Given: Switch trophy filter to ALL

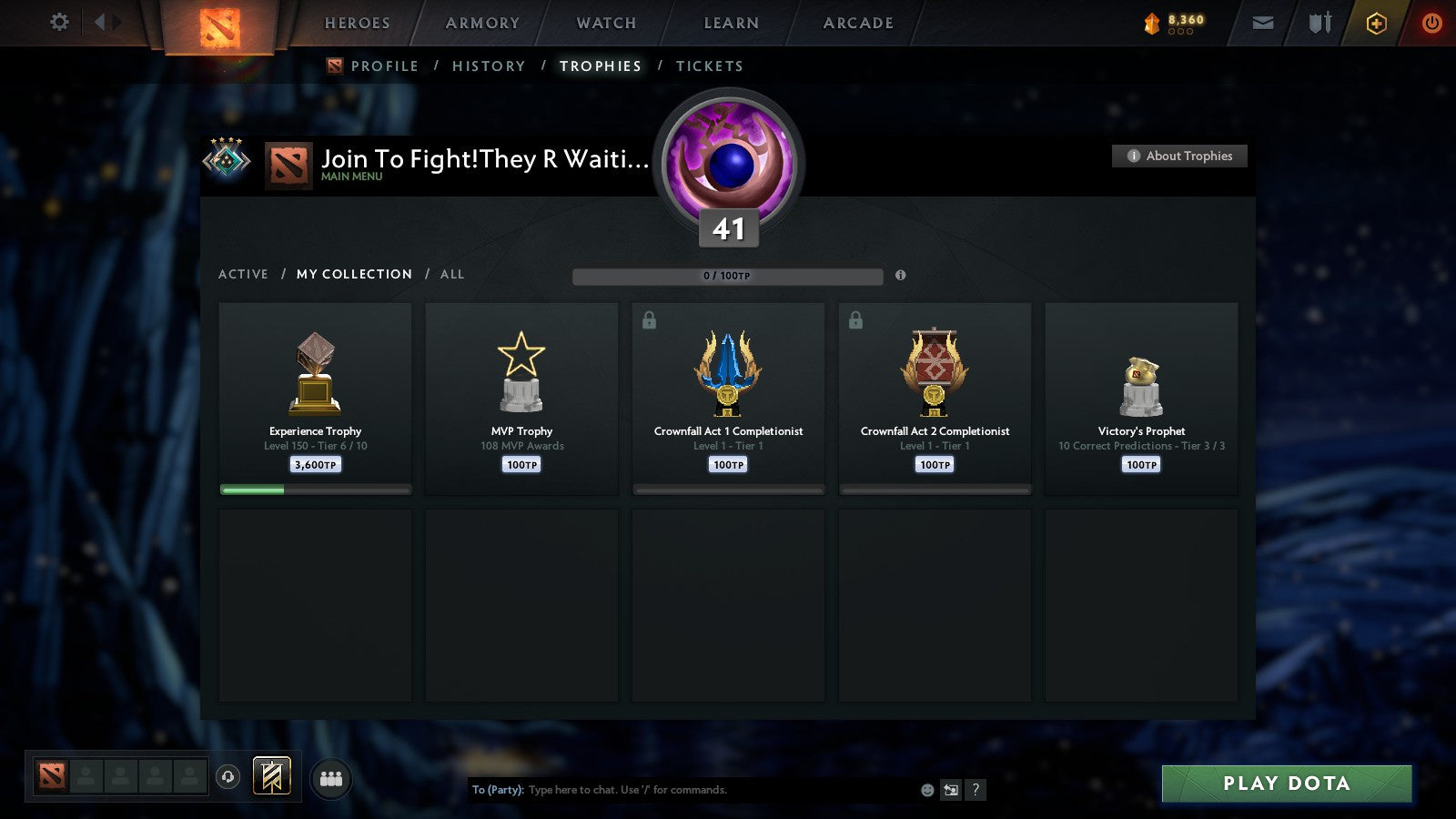Looking at the screenshot, I should point(451,274).
